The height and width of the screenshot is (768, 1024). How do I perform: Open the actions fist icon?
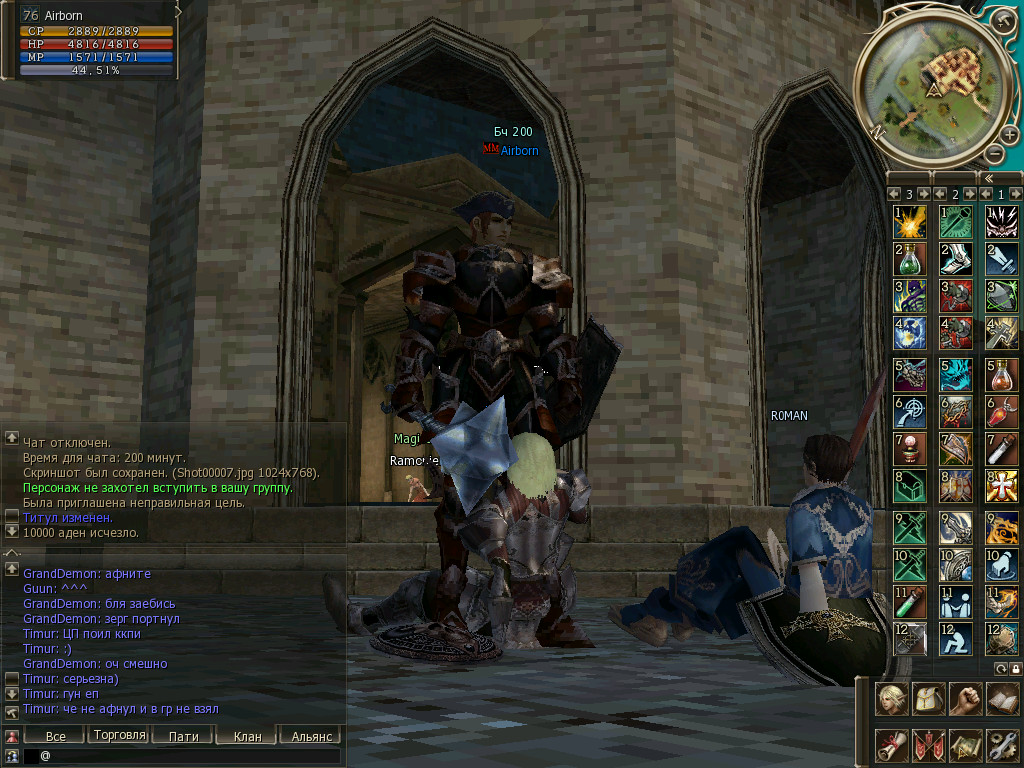point(965,699)
